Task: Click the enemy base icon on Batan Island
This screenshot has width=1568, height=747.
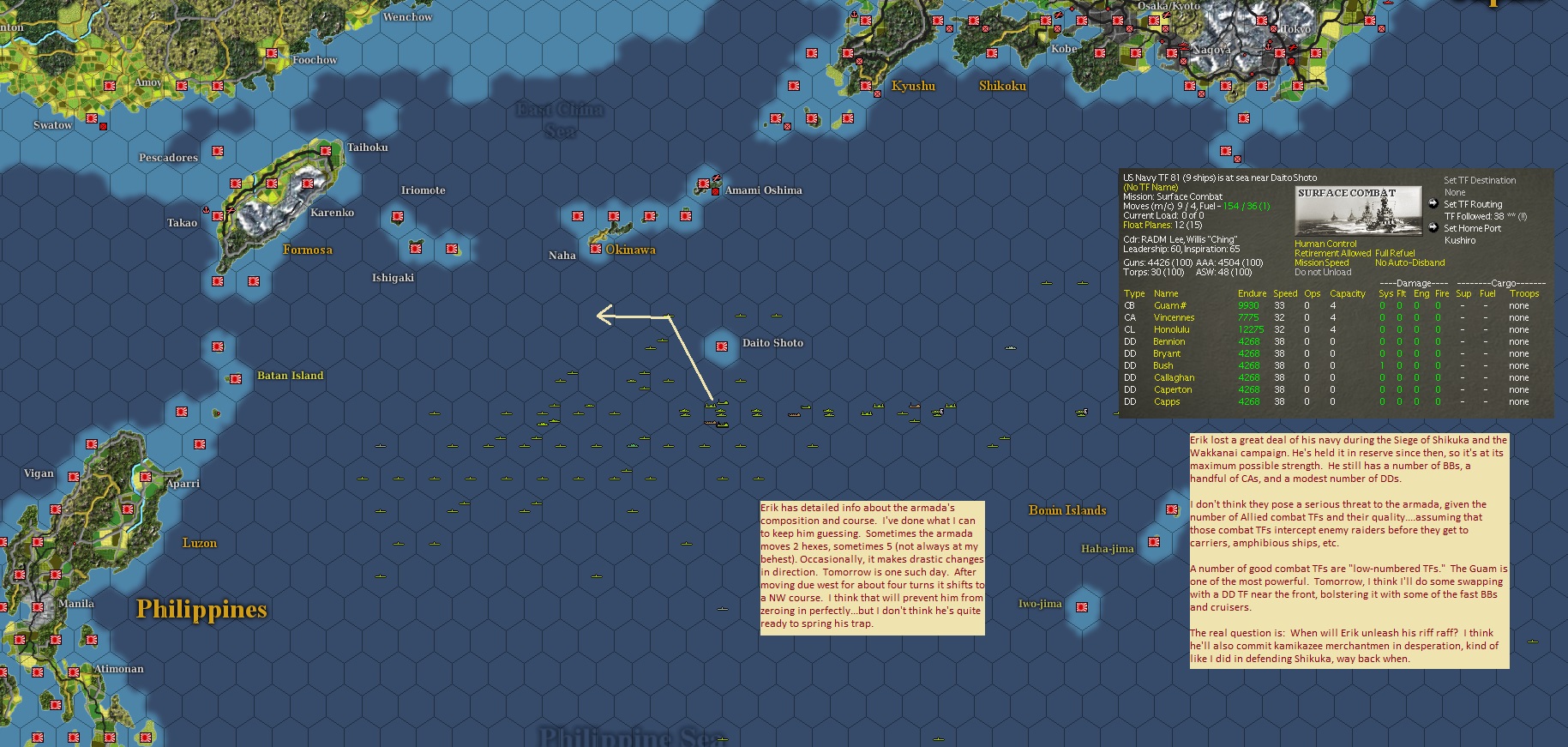Action: [x=234, y=378]
